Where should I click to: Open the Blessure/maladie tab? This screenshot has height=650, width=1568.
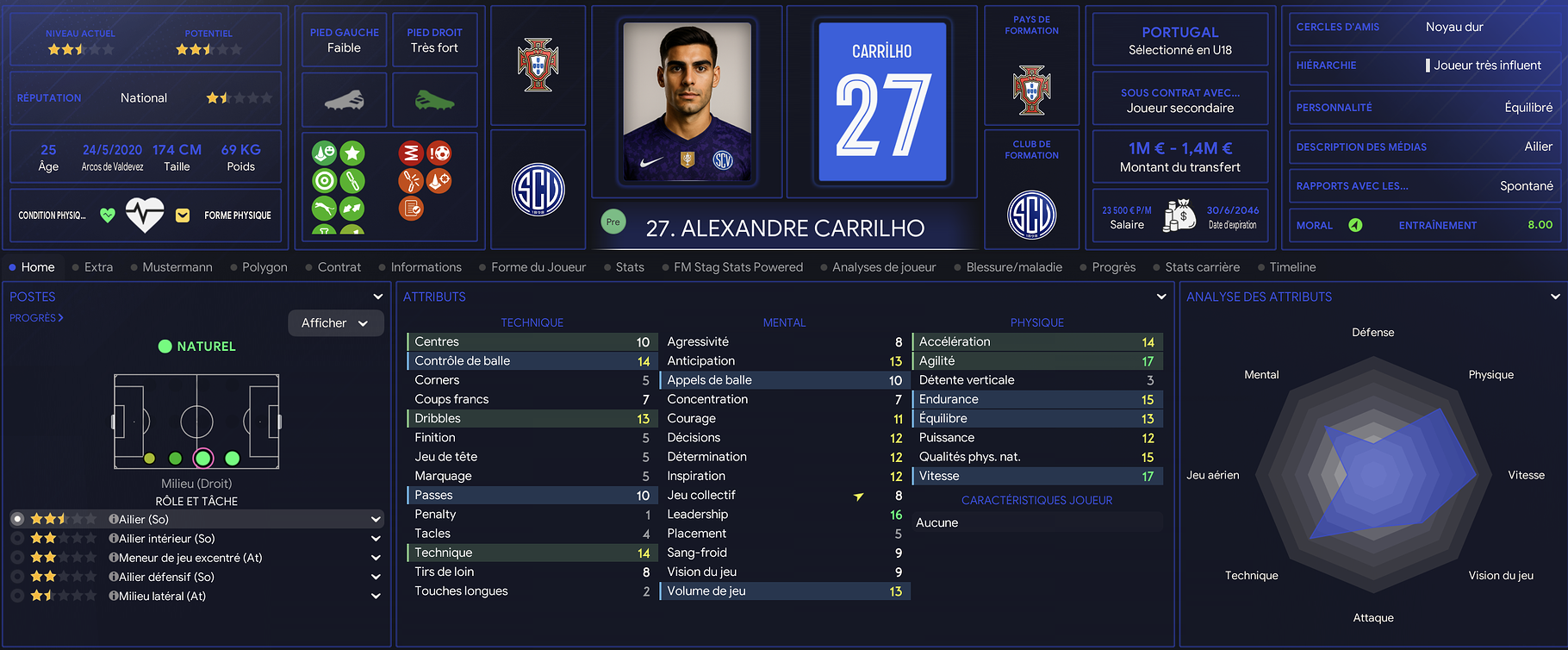[1013, 267]
